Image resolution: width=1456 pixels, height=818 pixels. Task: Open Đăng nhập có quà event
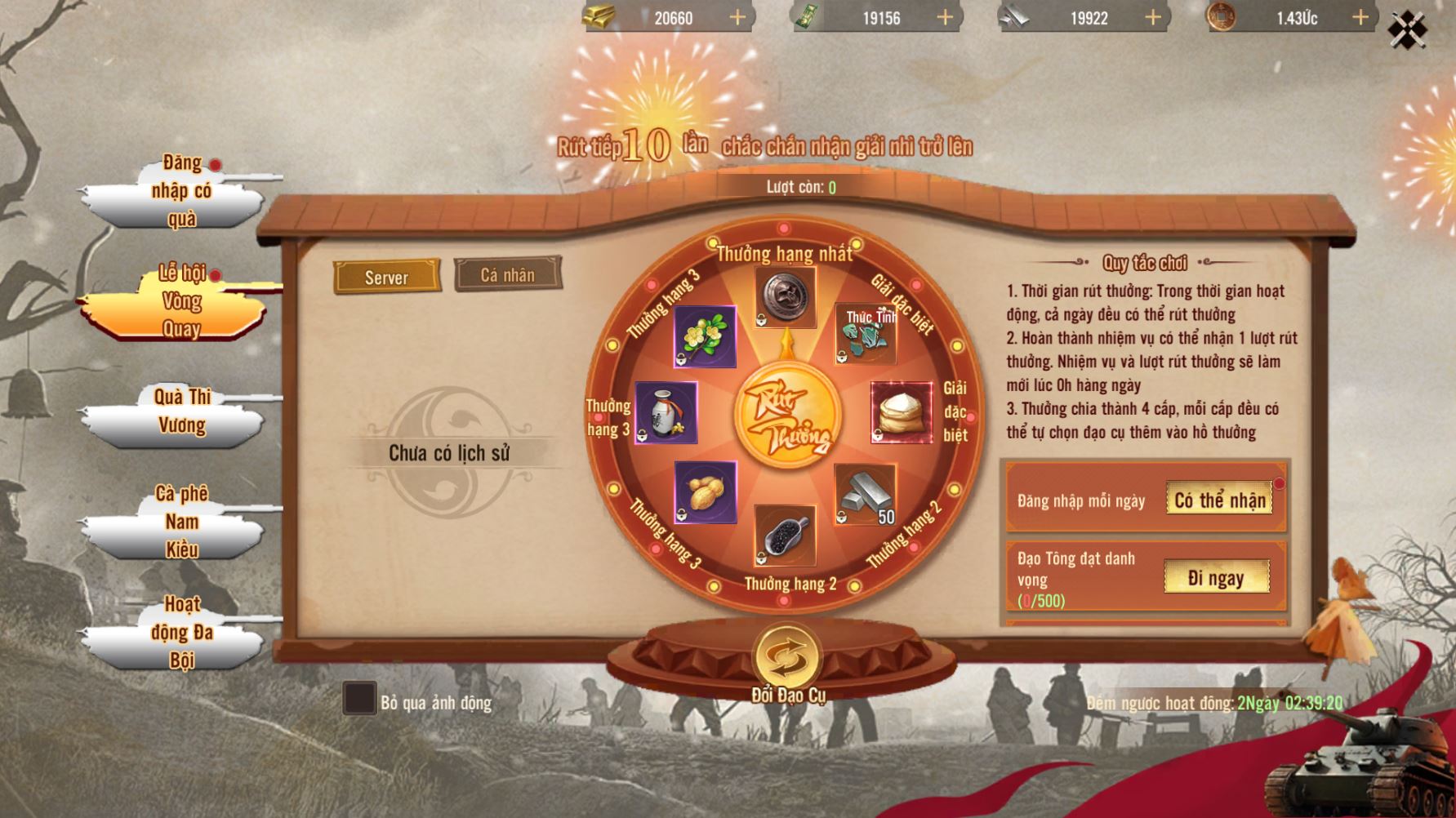[x=181, y=192]
